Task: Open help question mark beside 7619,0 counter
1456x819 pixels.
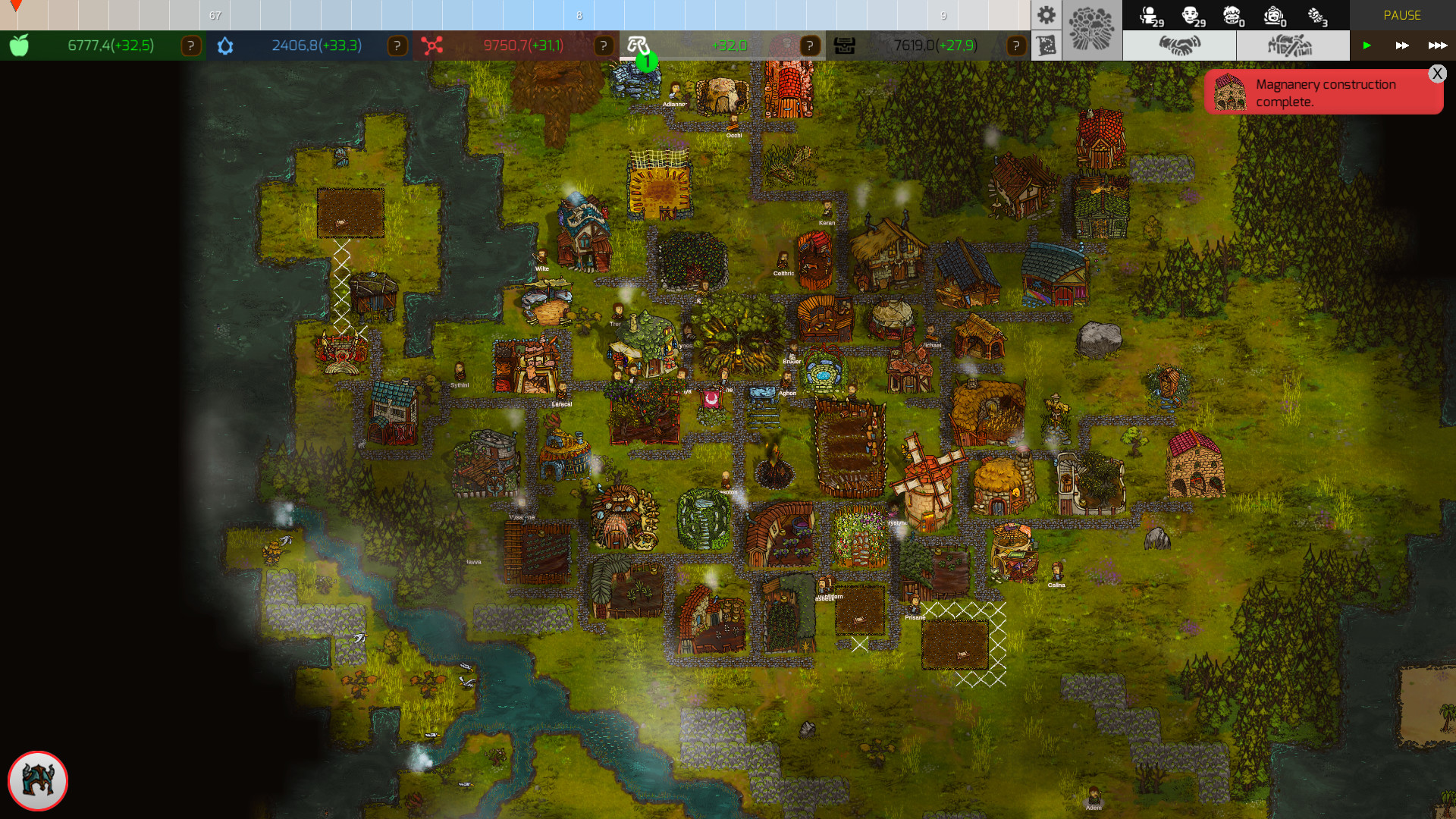Action: click(x=1015, y=45)
